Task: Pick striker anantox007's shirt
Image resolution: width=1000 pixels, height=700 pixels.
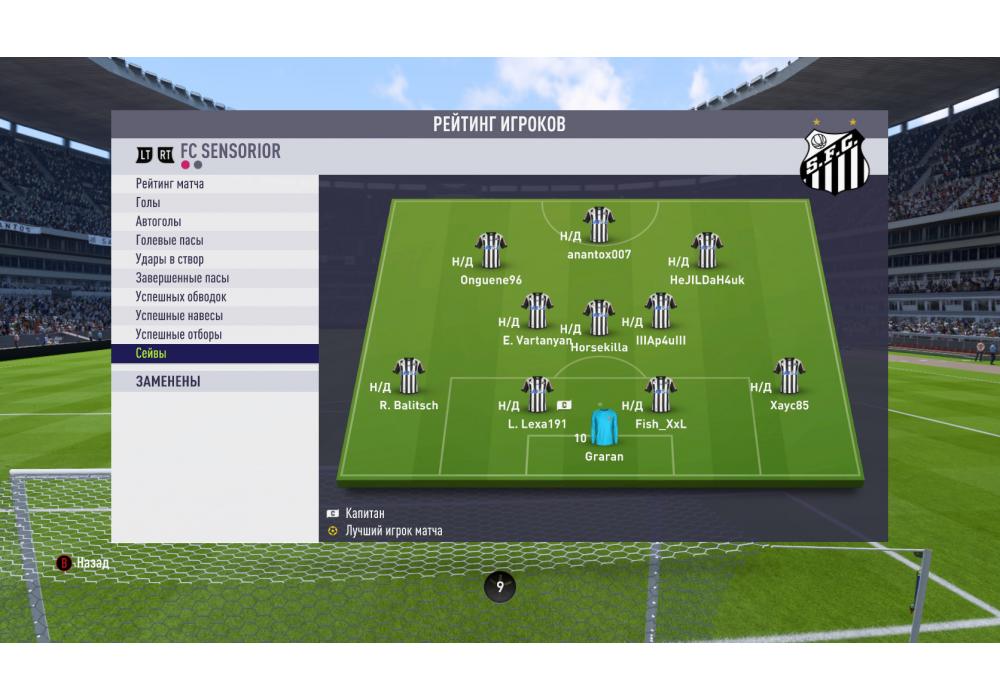Action: click(599, 225)
